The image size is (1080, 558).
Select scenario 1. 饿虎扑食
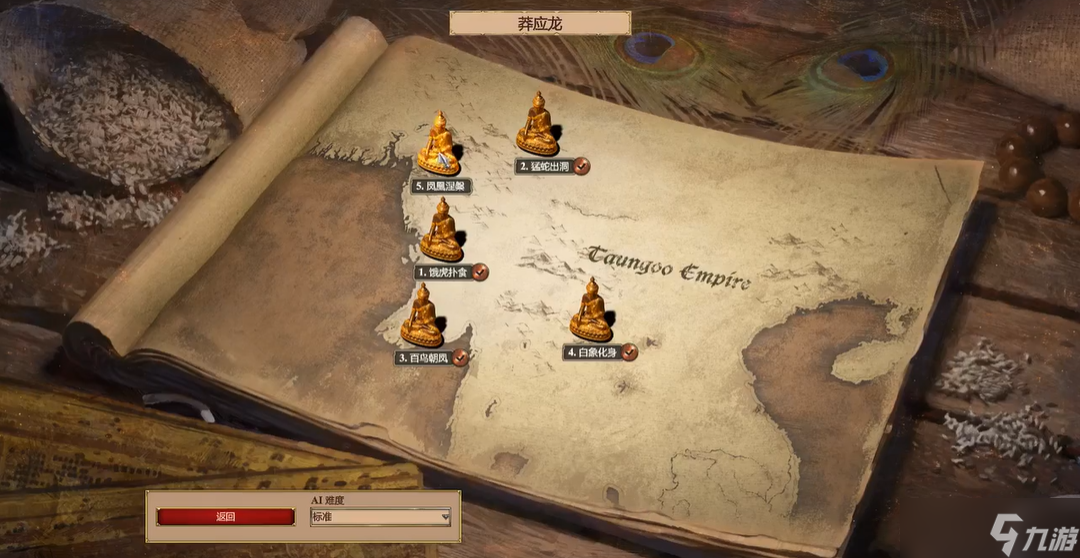441,232
